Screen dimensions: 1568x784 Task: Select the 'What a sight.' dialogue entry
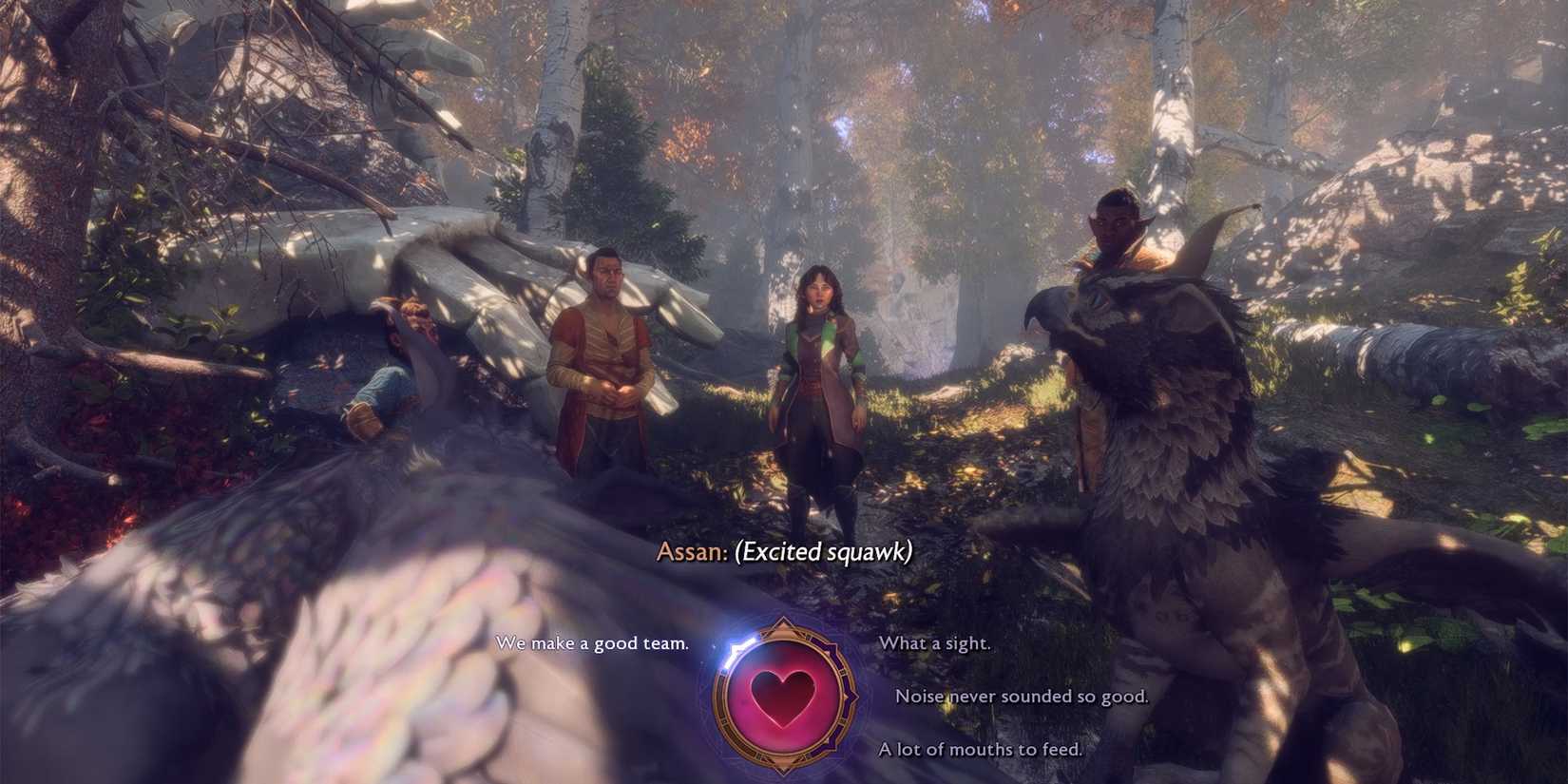coord(936,643)
